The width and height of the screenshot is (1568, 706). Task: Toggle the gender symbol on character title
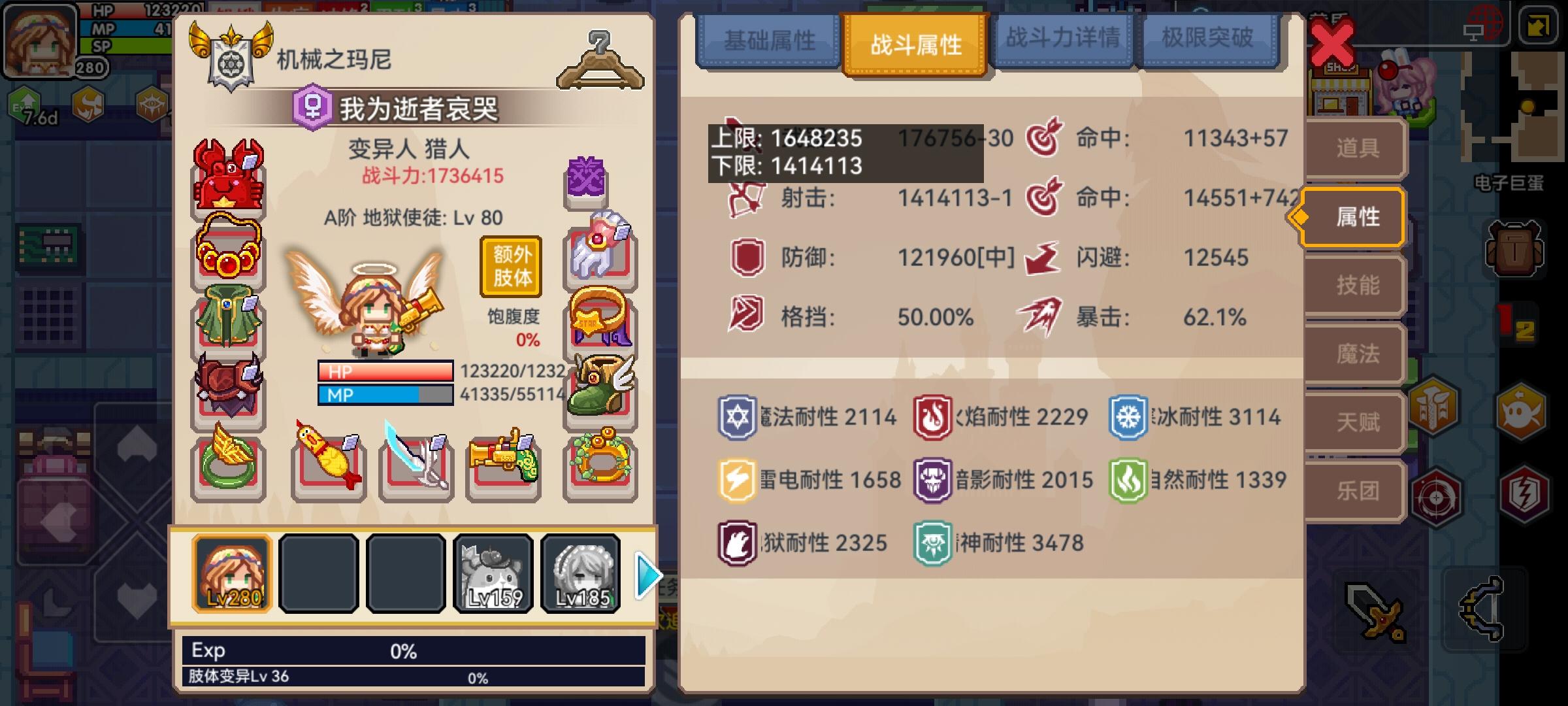click(314, 106)
